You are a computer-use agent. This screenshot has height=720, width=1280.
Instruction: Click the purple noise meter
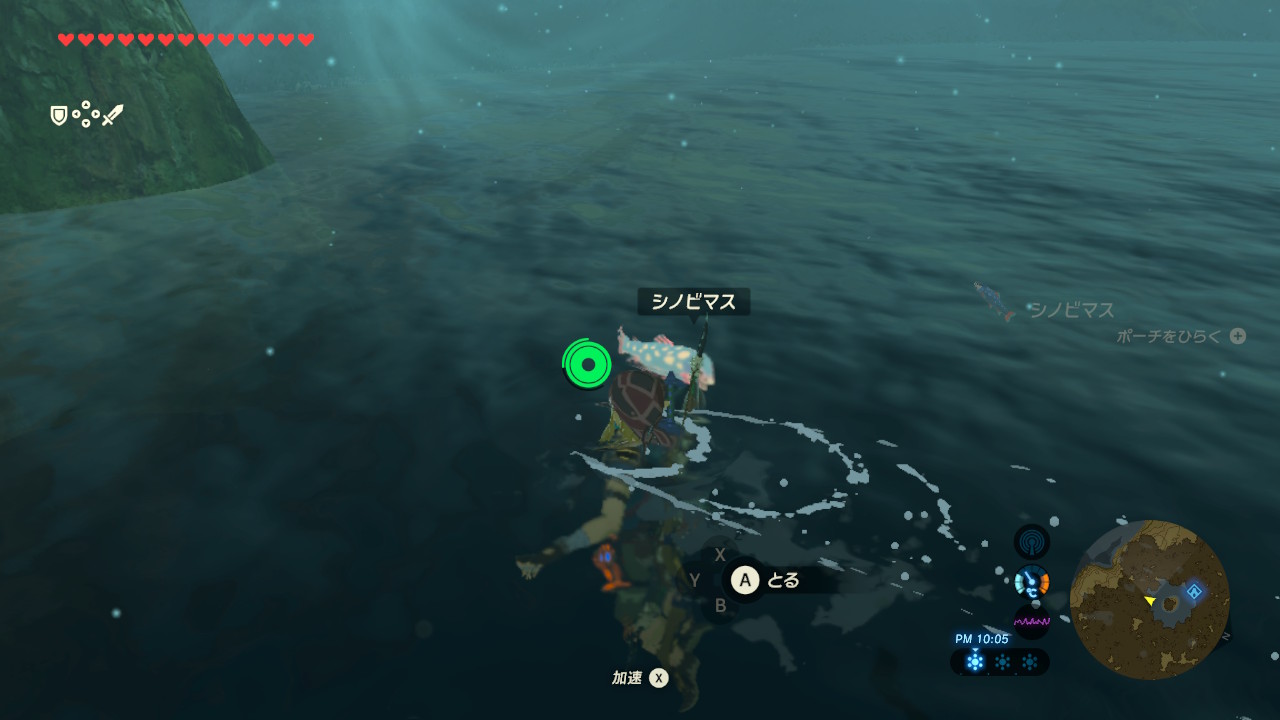[1031, 621]
